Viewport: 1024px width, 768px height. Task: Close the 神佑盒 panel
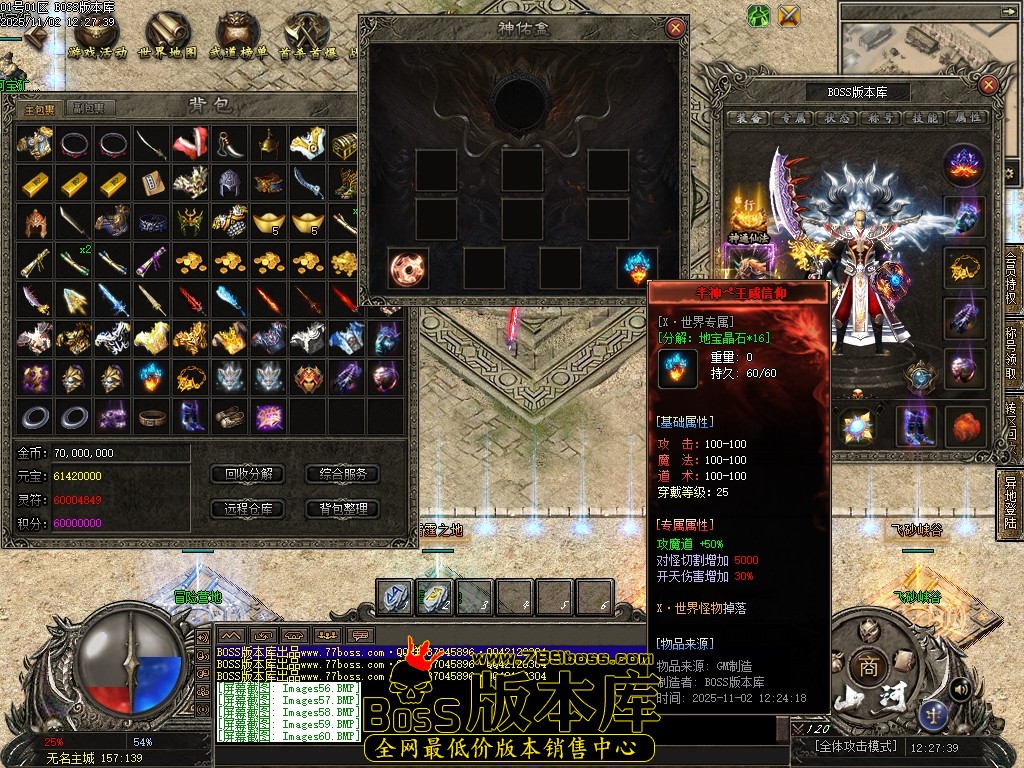(676, 28)
